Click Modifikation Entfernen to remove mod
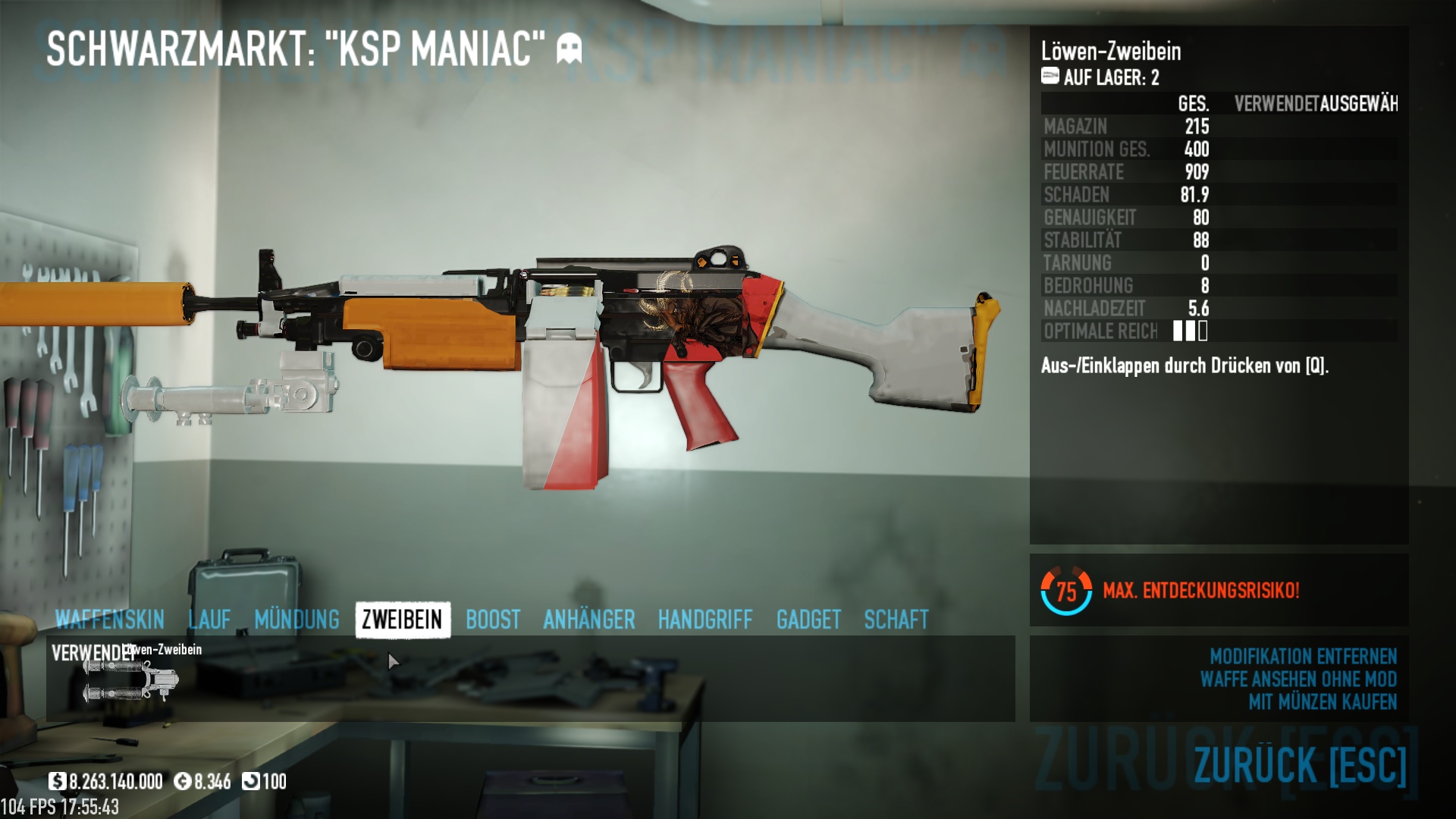This screenshot has width=1456, height=819. (1303, 656)
